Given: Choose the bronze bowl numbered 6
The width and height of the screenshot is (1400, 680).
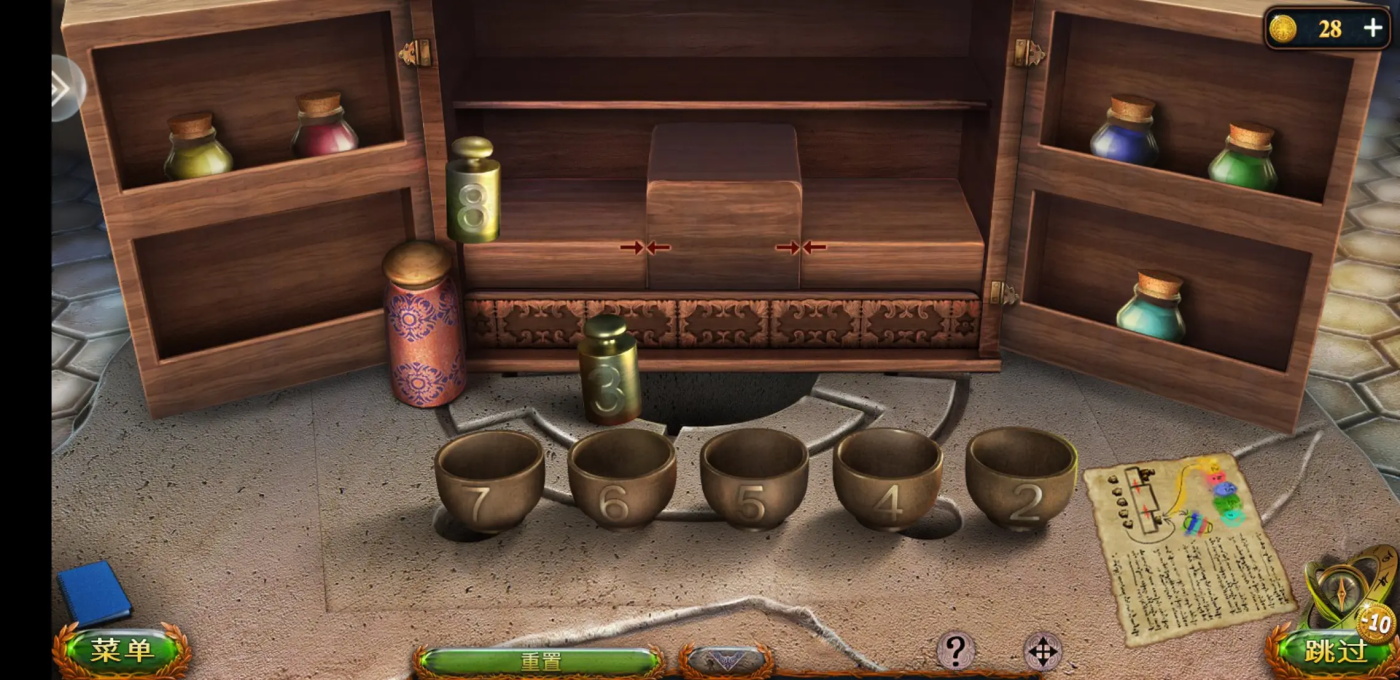Looking at the screenshot, I should 622,478.
